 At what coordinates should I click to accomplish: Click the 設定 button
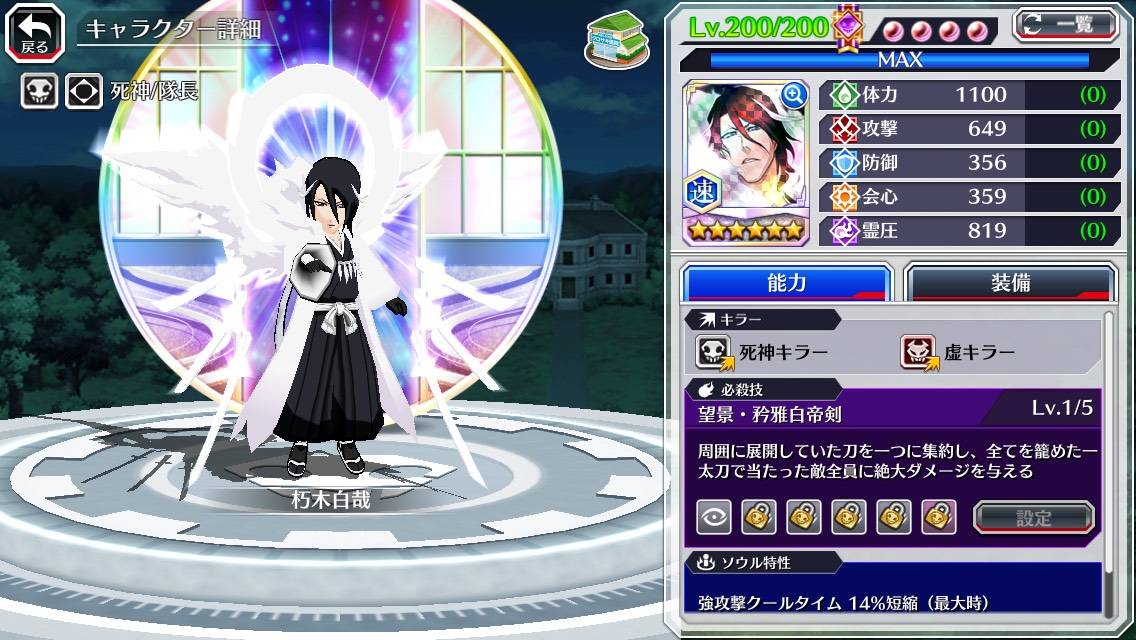(x=1033, y=517)
